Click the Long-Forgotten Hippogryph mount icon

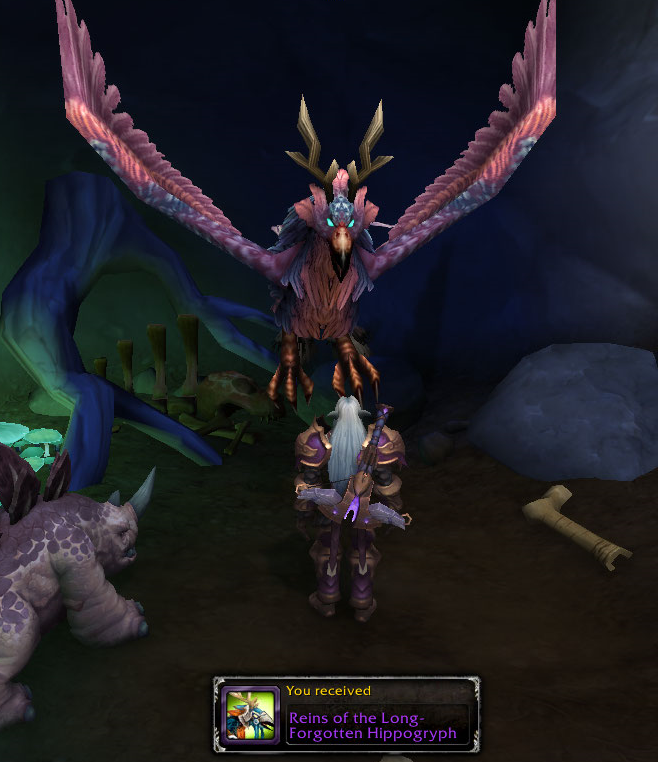250,715
